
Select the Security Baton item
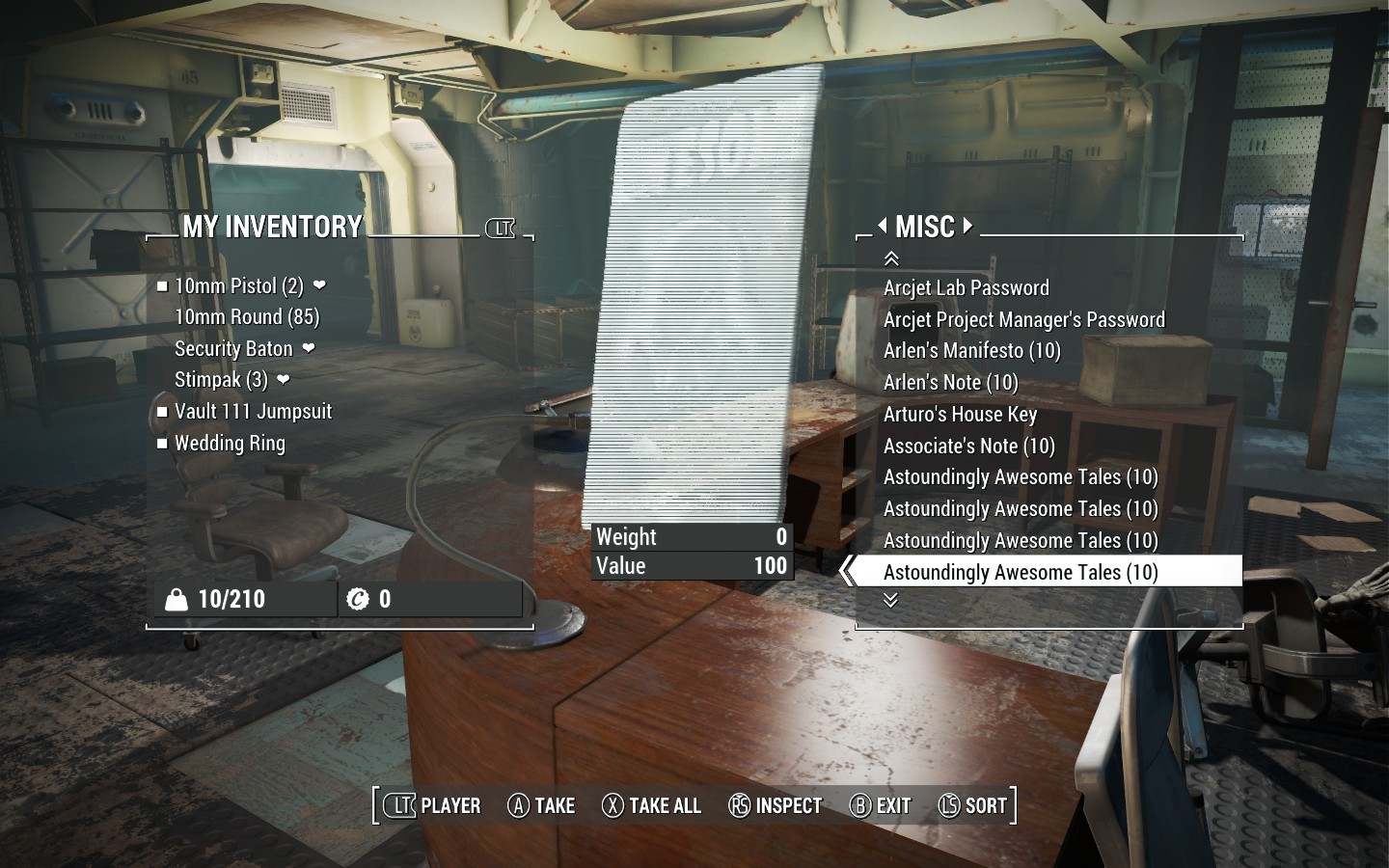point(233,349)
